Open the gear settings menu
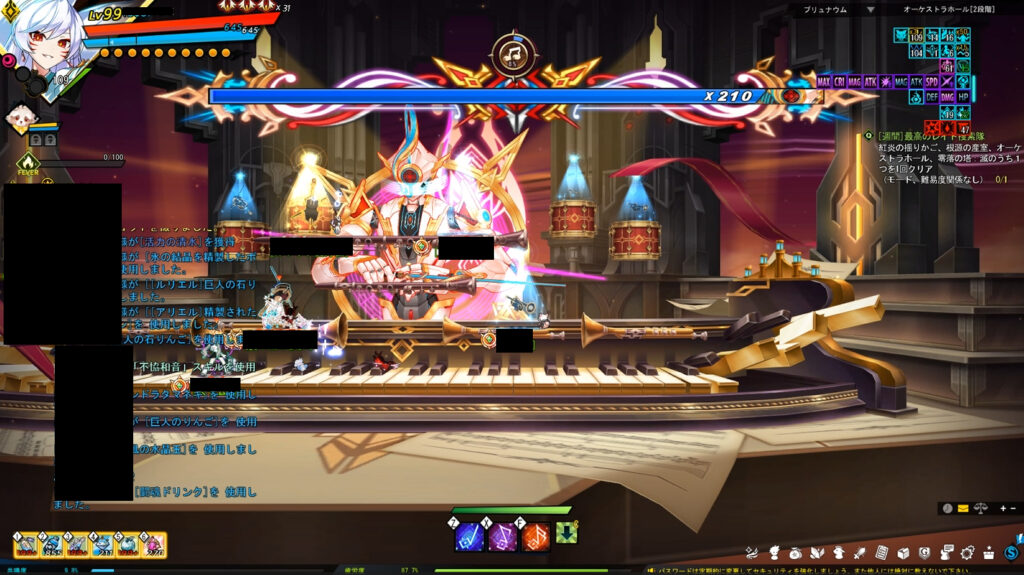The image size is (1024, 575). (x=967, y=552)
